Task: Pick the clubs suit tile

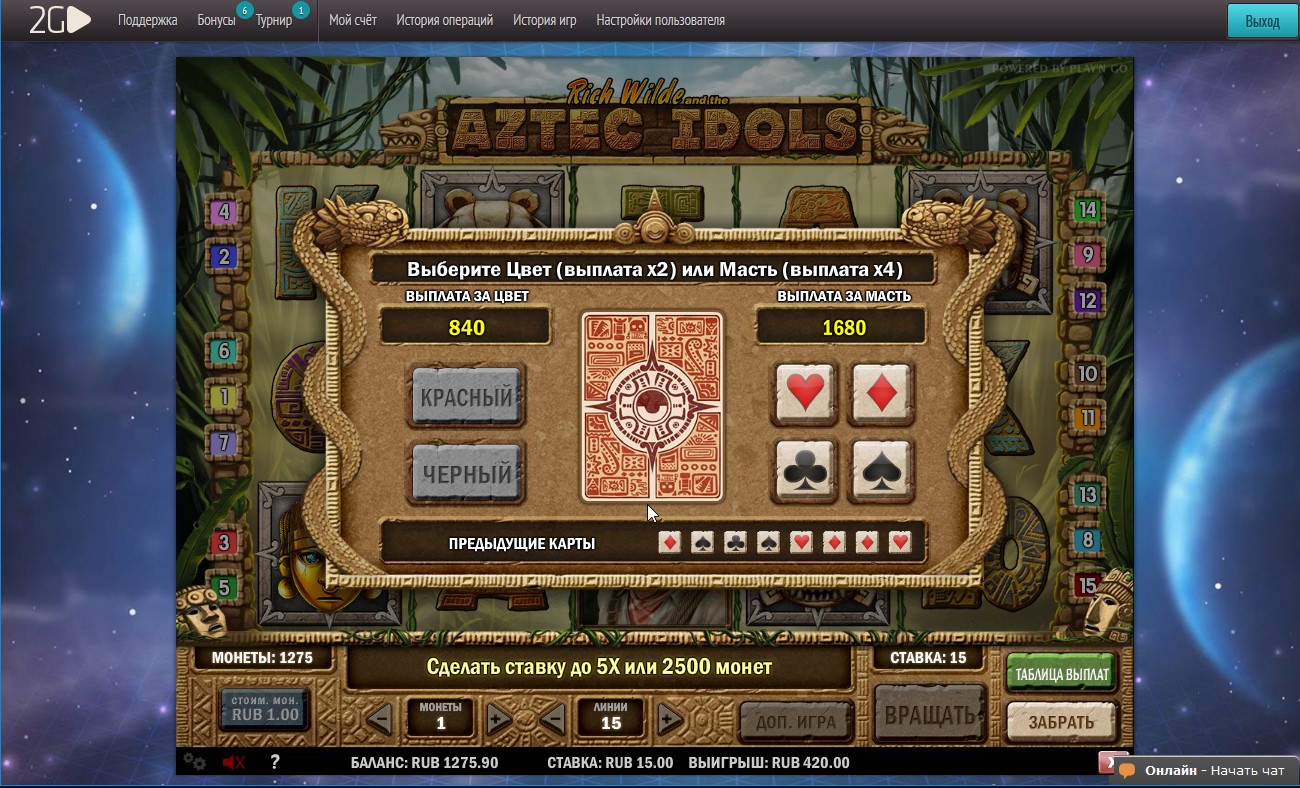Action: (806, 470)
